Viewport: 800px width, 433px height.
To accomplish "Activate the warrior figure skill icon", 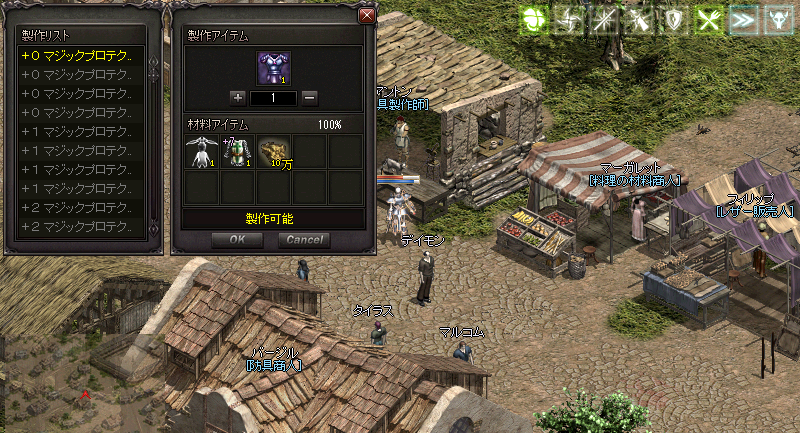I will [637, 20].
